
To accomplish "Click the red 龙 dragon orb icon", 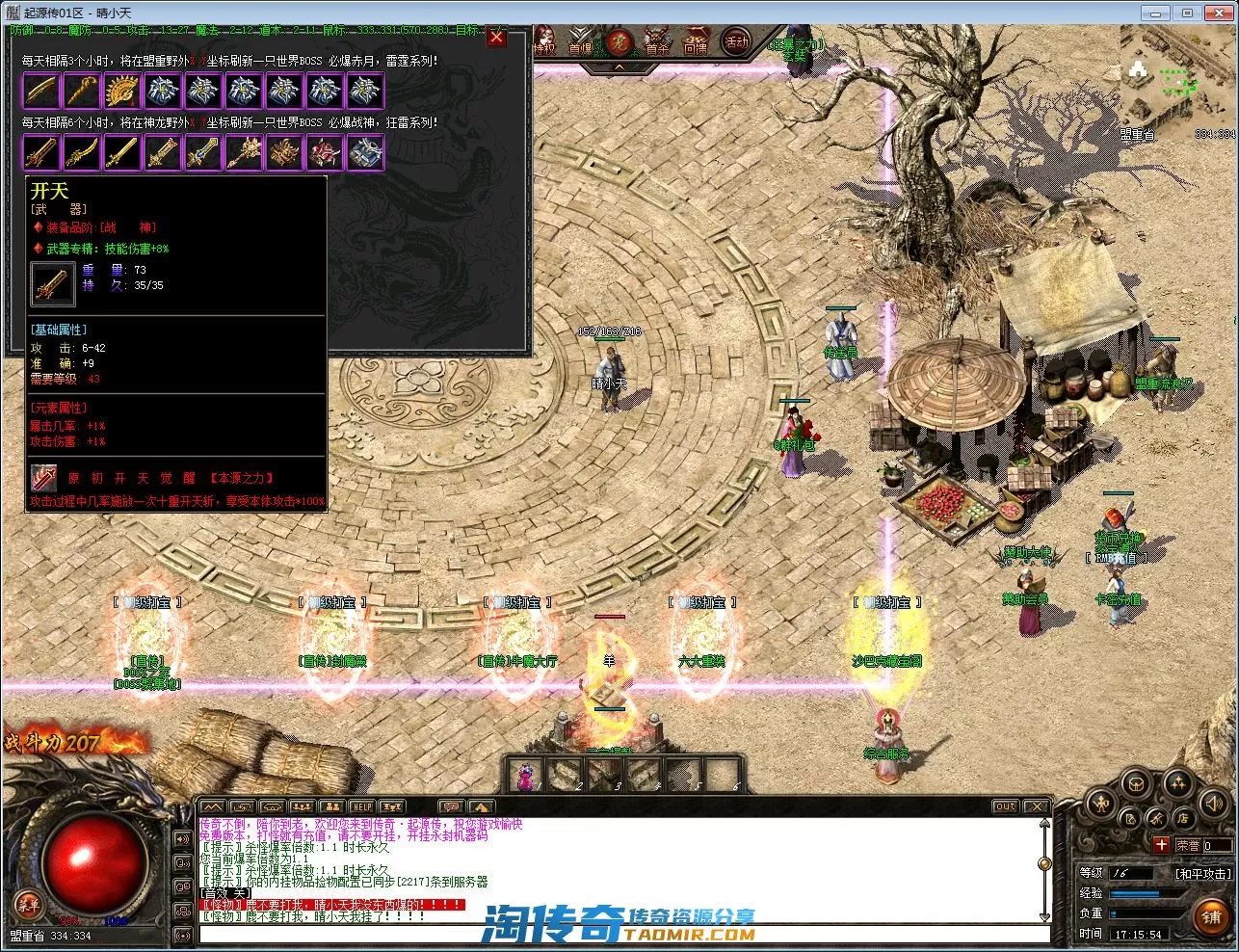I will [619, 42].
